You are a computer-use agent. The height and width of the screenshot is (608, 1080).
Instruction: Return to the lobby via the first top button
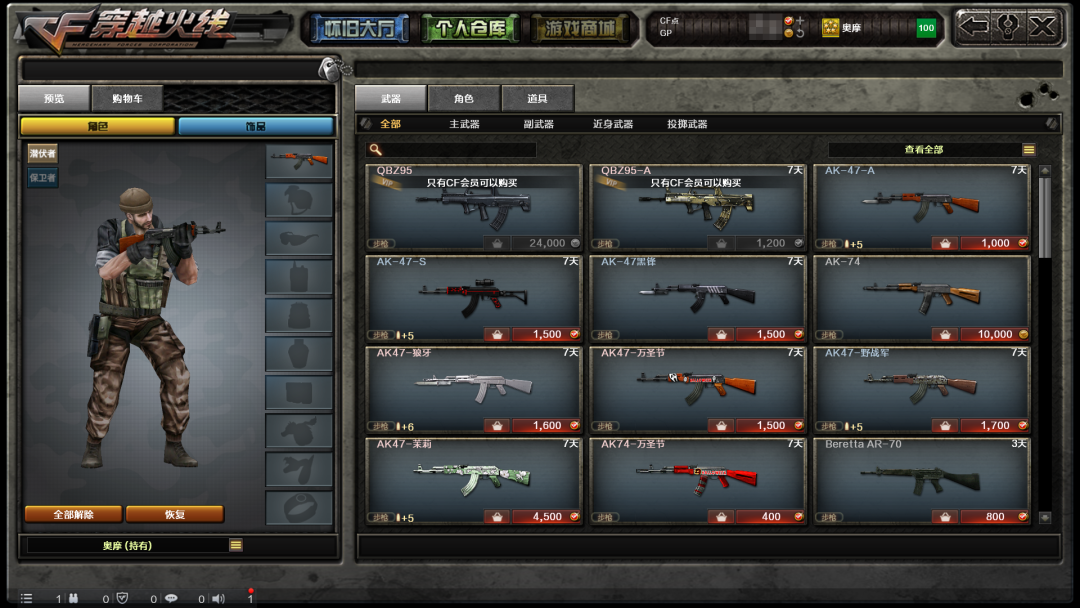(x=359, y=28)
